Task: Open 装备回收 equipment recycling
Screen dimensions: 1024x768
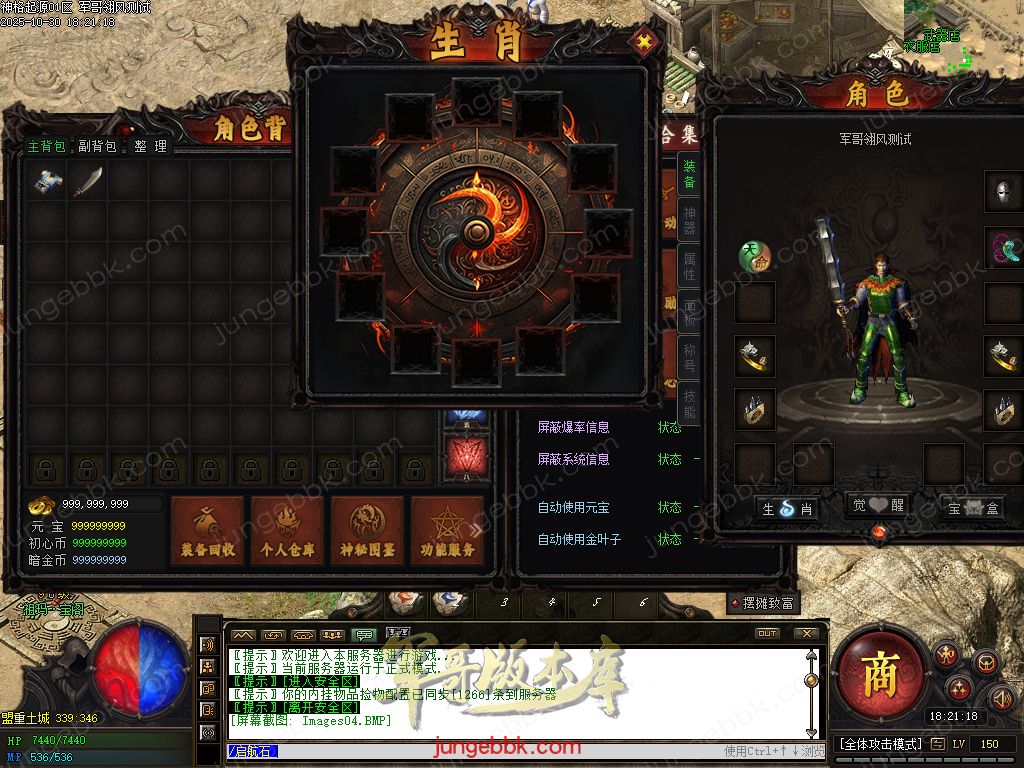Action: [207, 530]
